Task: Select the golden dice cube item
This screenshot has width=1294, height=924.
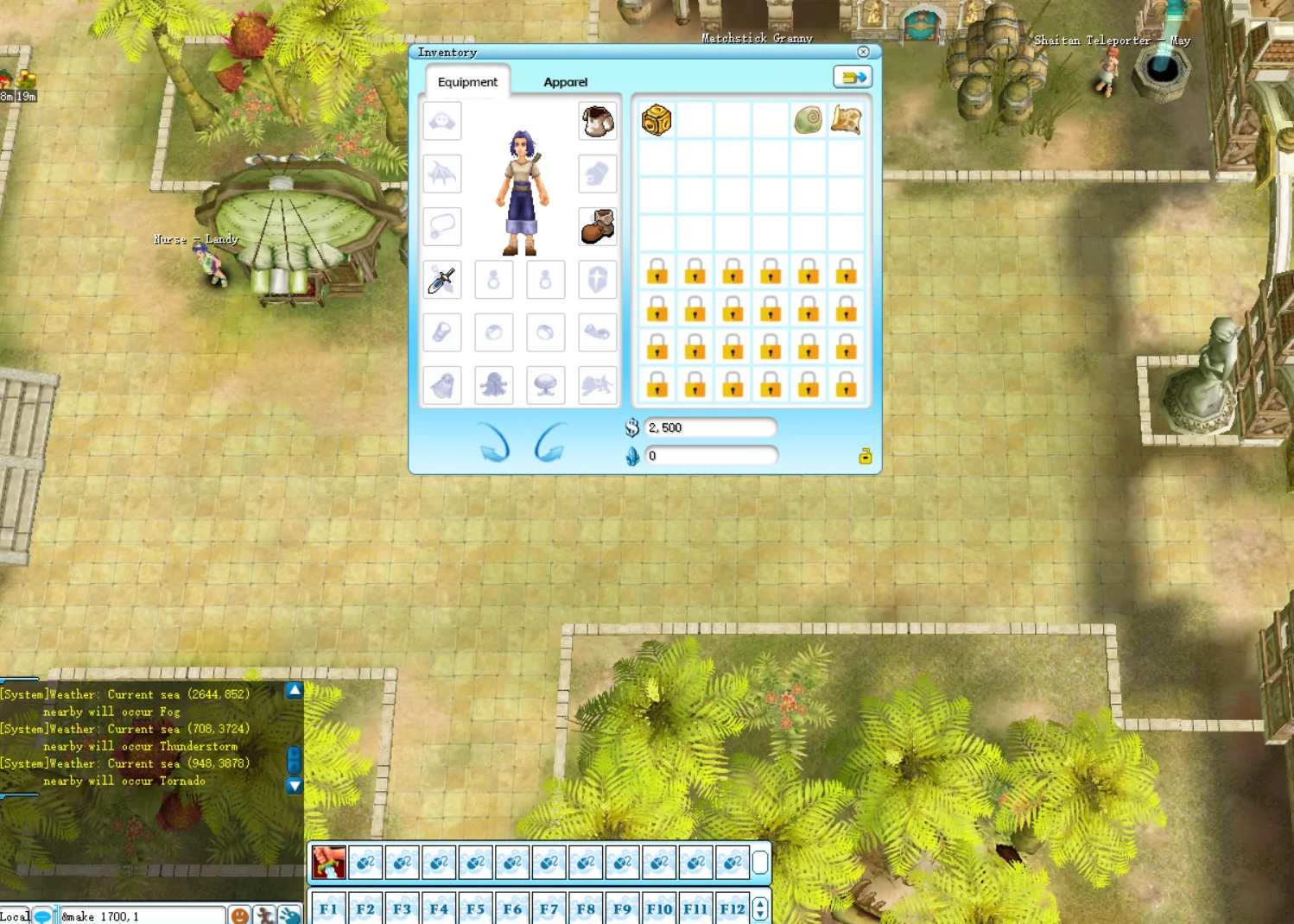Action: [657, 120]
